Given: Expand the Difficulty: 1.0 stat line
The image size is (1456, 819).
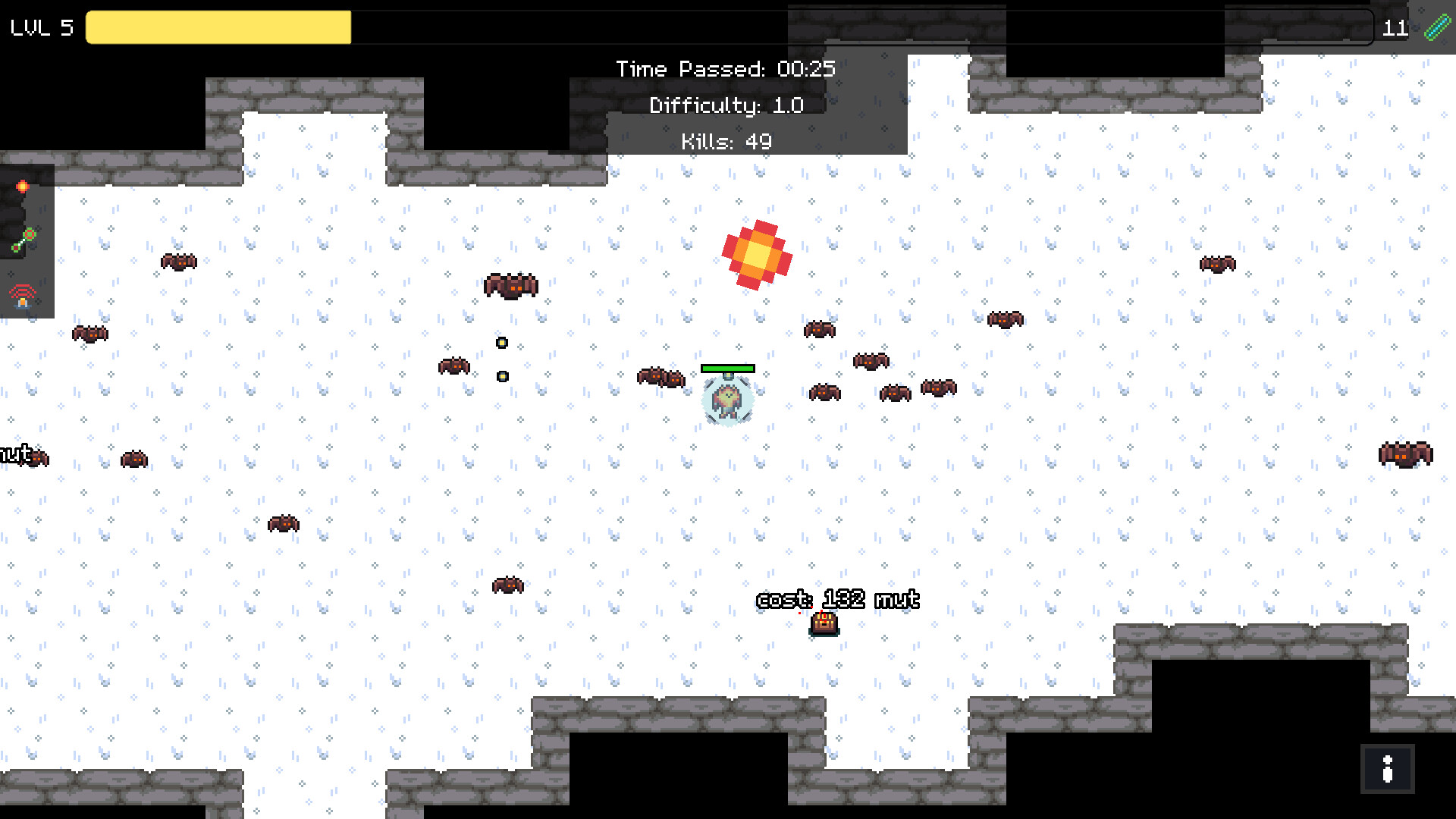Looking at the screenshot, I should pyautogui.click(x=726, y=105).
